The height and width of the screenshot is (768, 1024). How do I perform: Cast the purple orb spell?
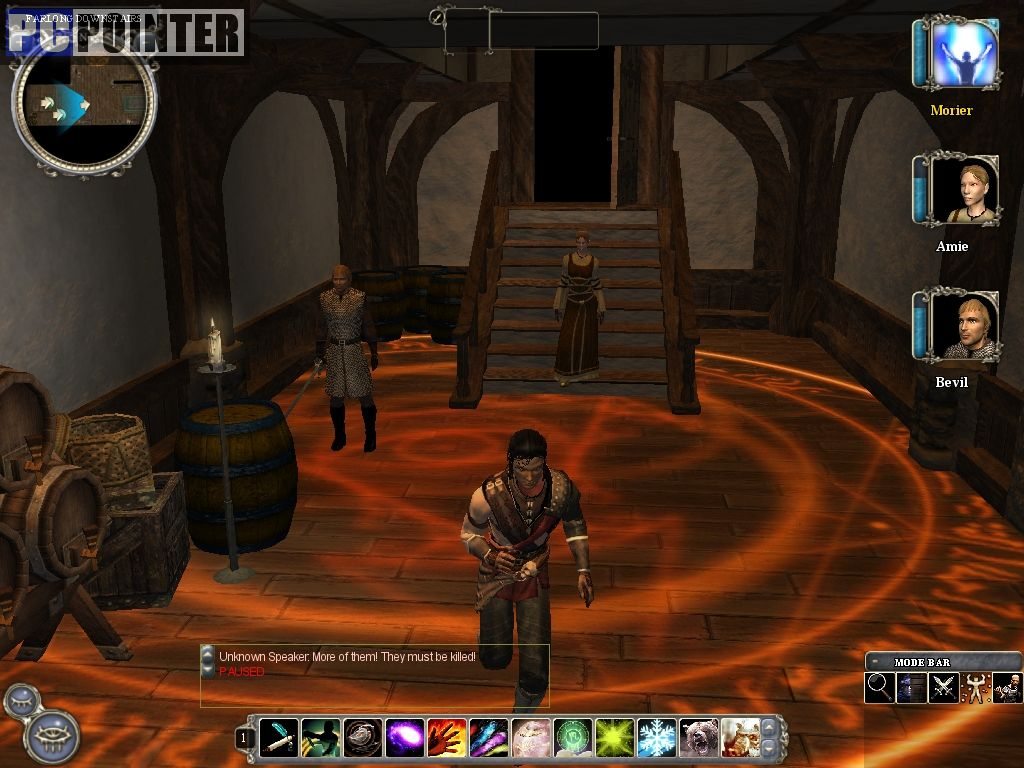tap(405, 738)
